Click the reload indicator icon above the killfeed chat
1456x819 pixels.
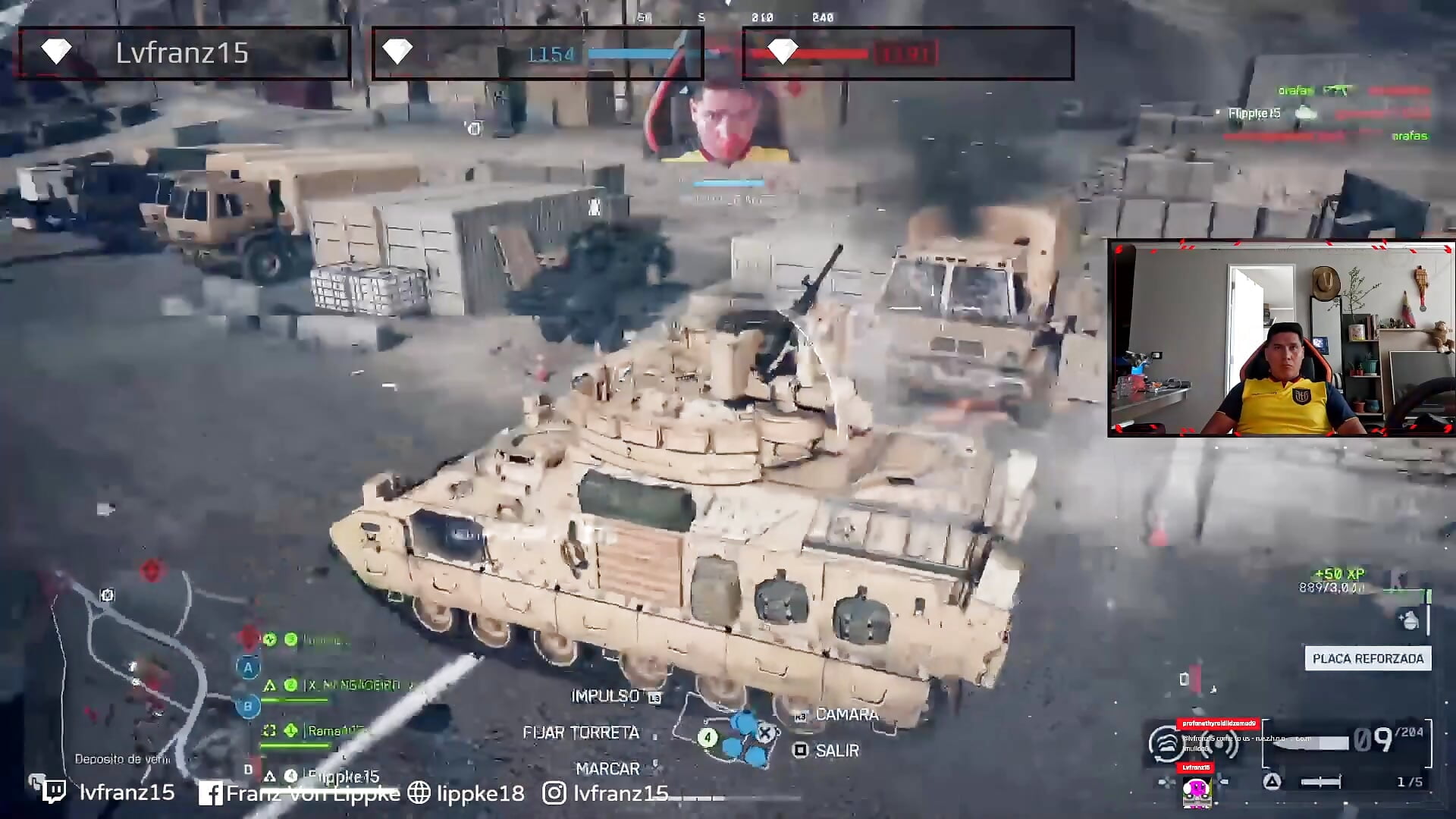click(x=1165, y=743)
